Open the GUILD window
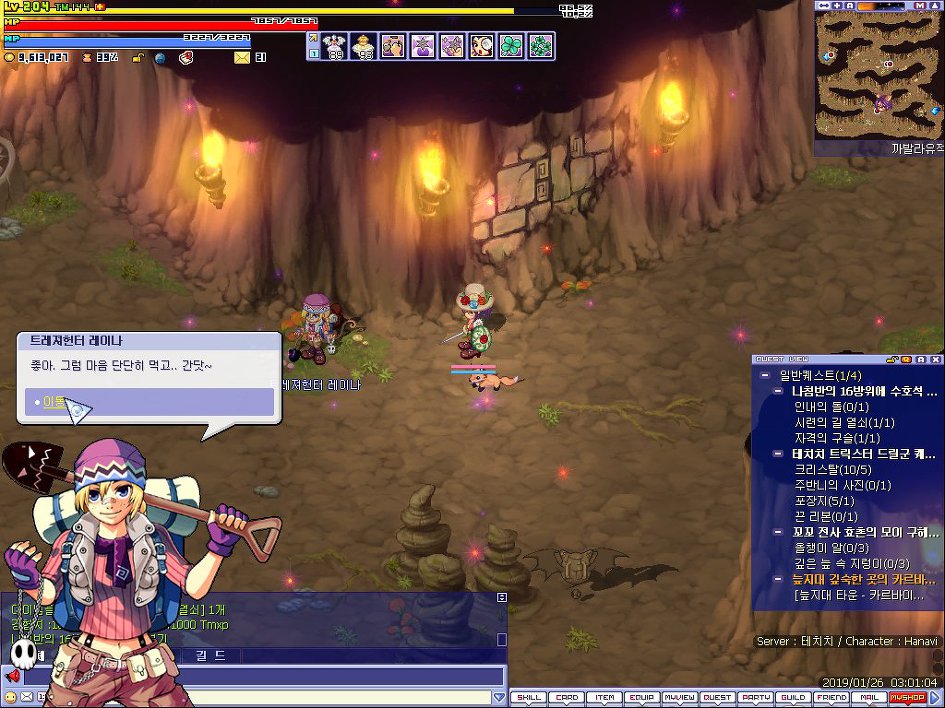Screen dimensions: 945x708 coord(793,697)
